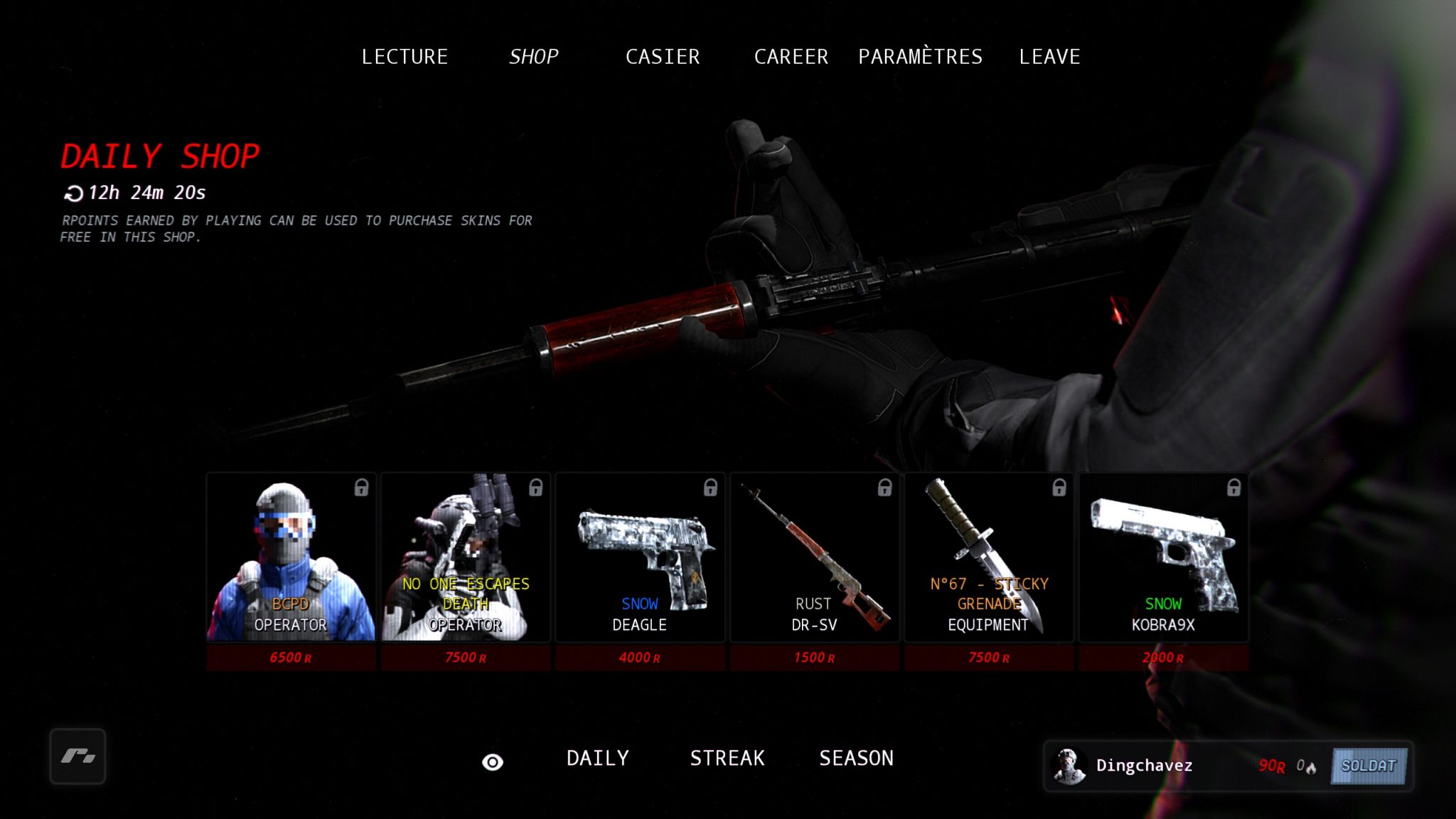Switch to the DAILY shop tab
Viewport: 1456px width, 819px height.
point(598,759)
